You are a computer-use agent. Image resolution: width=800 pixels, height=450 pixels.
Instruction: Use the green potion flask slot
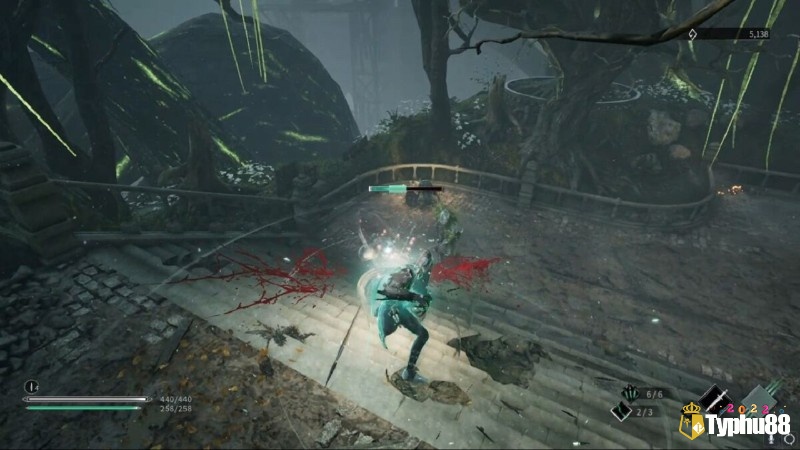tap(621, 412)
